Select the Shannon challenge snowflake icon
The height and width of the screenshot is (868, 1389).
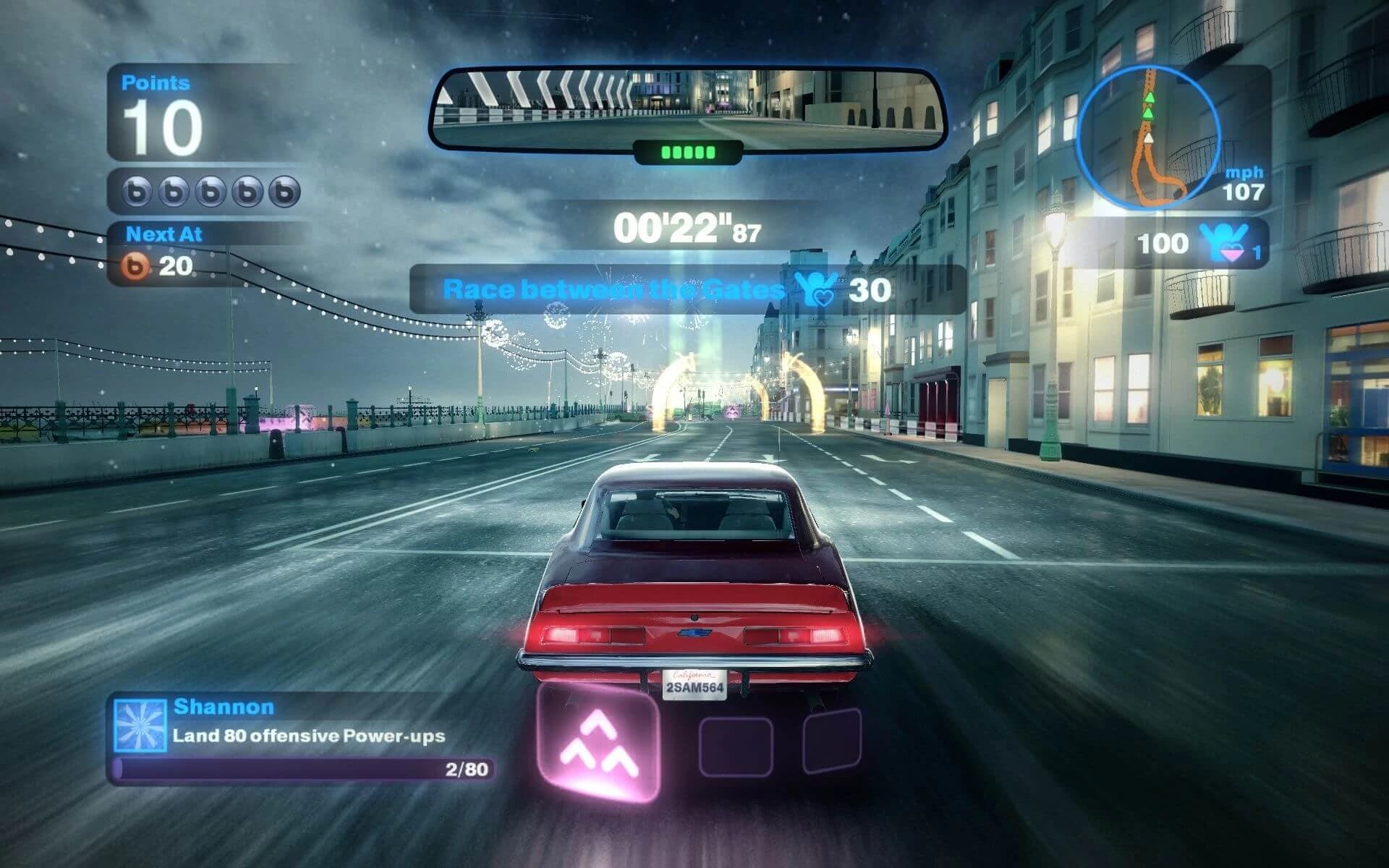pyautogui.click(x=140, y=725)
